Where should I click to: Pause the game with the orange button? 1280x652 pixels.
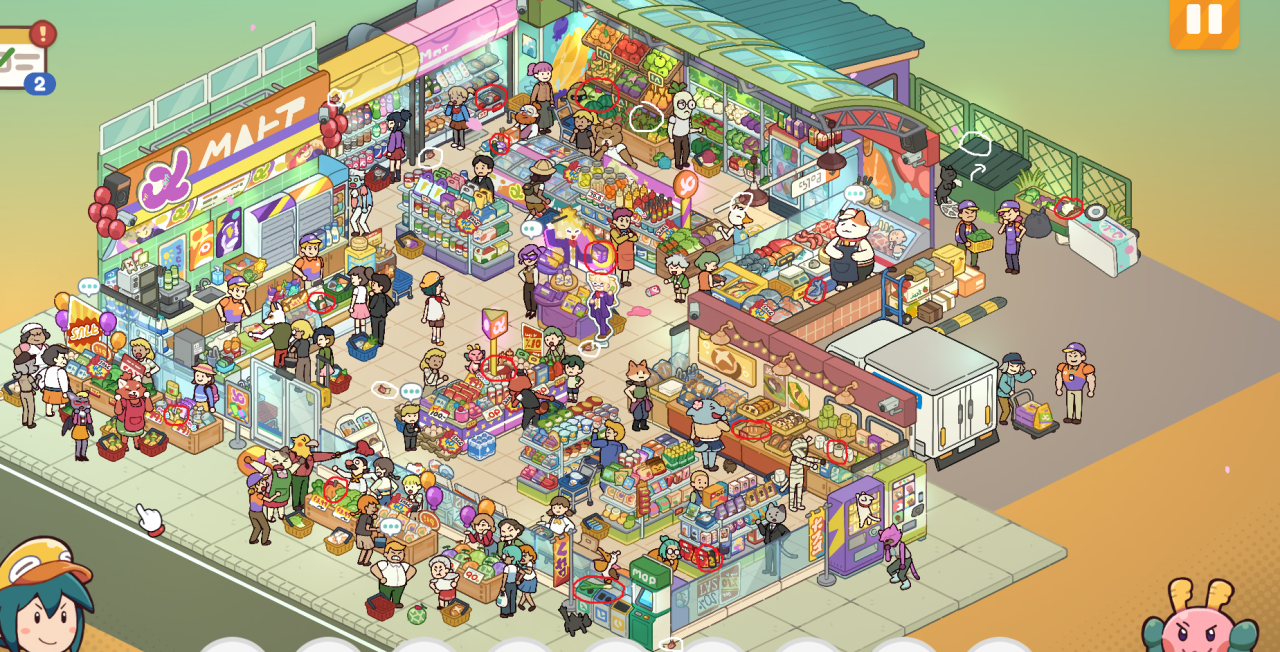[1204, 20]
